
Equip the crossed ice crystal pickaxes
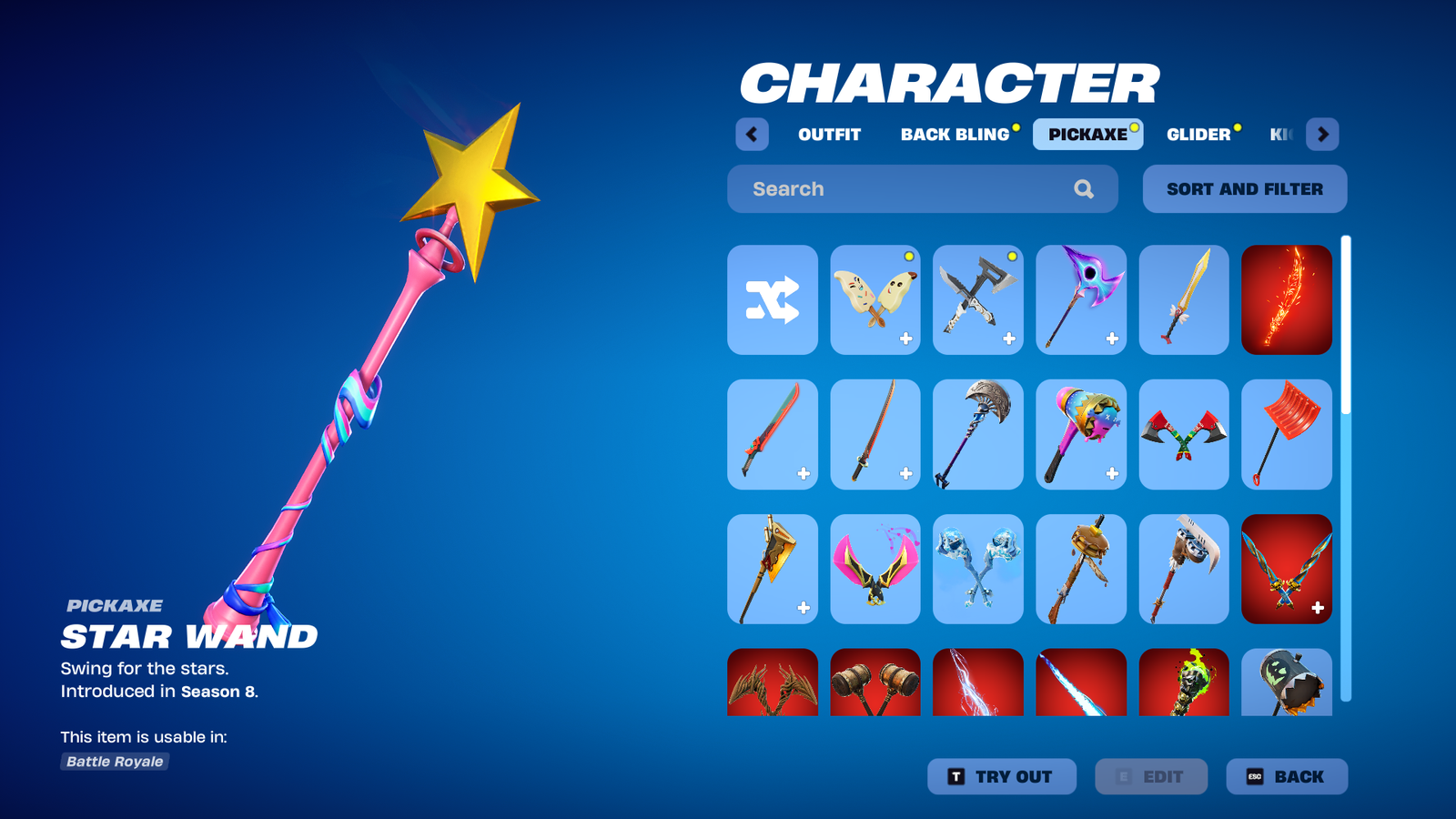click(978, 570)
